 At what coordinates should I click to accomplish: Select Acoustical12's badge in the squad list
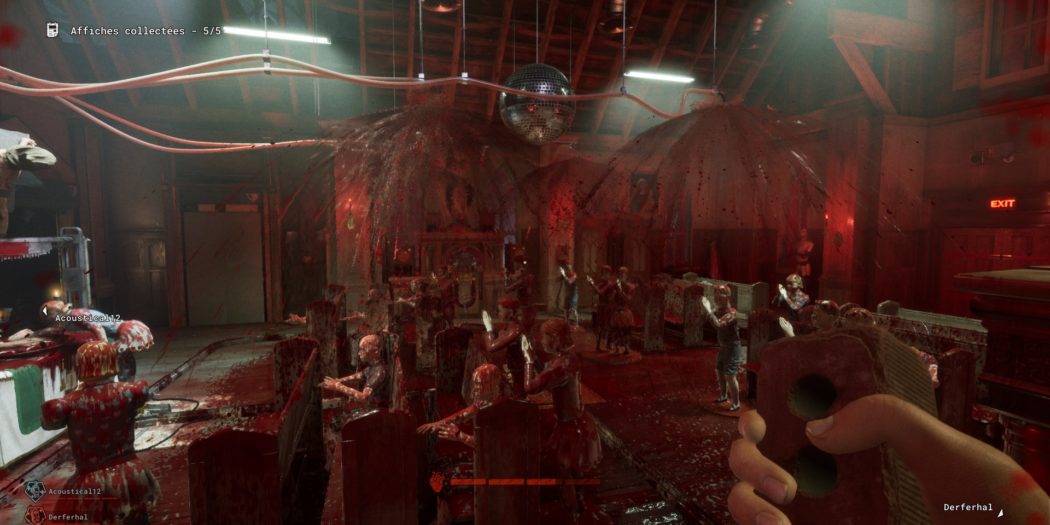[35, 491]
